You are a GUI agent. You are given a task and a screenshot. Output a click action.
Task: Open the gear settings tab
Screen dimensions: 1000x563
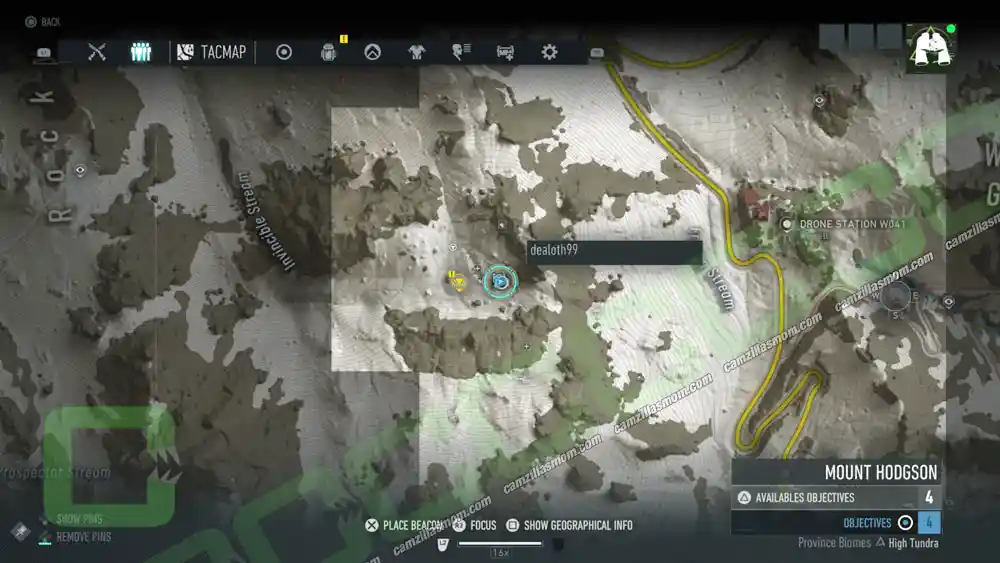tap(549, 52)
